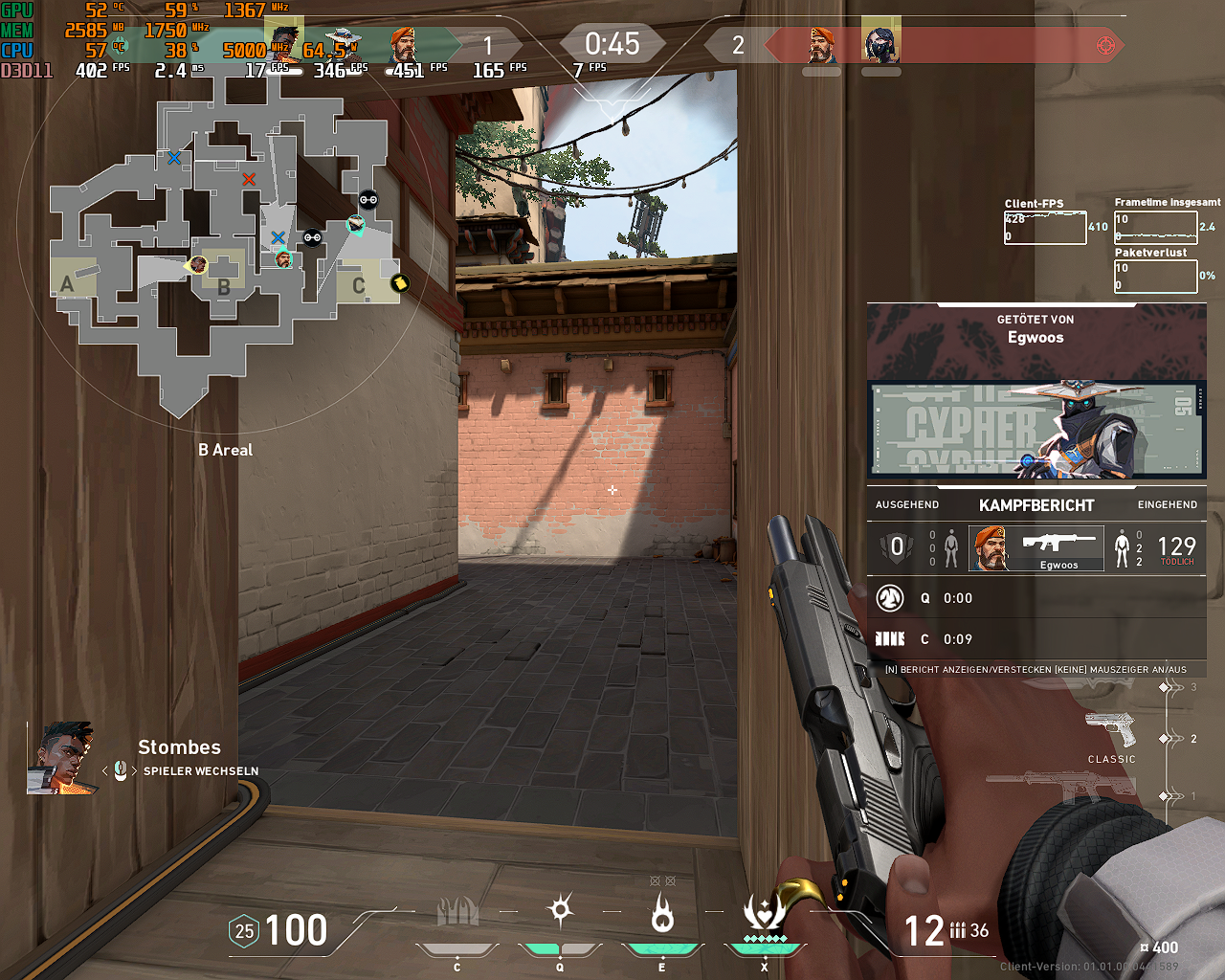1225x980 pixels.
Task: Switch to the AUSGEHEND tab
Action: click(906, 504)
